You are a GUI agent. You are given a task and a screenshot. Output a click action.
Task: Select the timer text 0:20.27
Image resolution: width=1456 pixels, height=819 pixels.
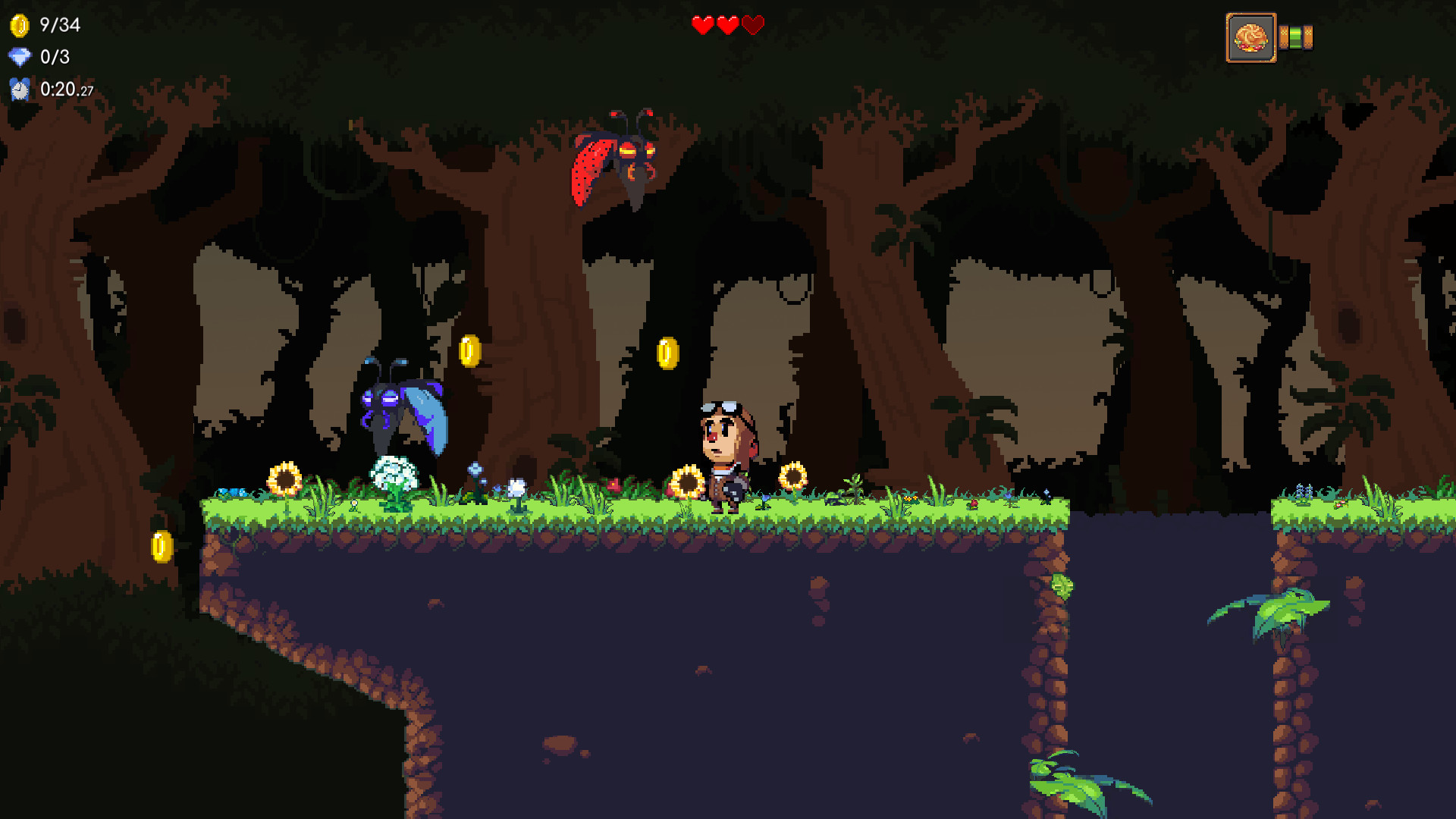(x=65, y=89)
